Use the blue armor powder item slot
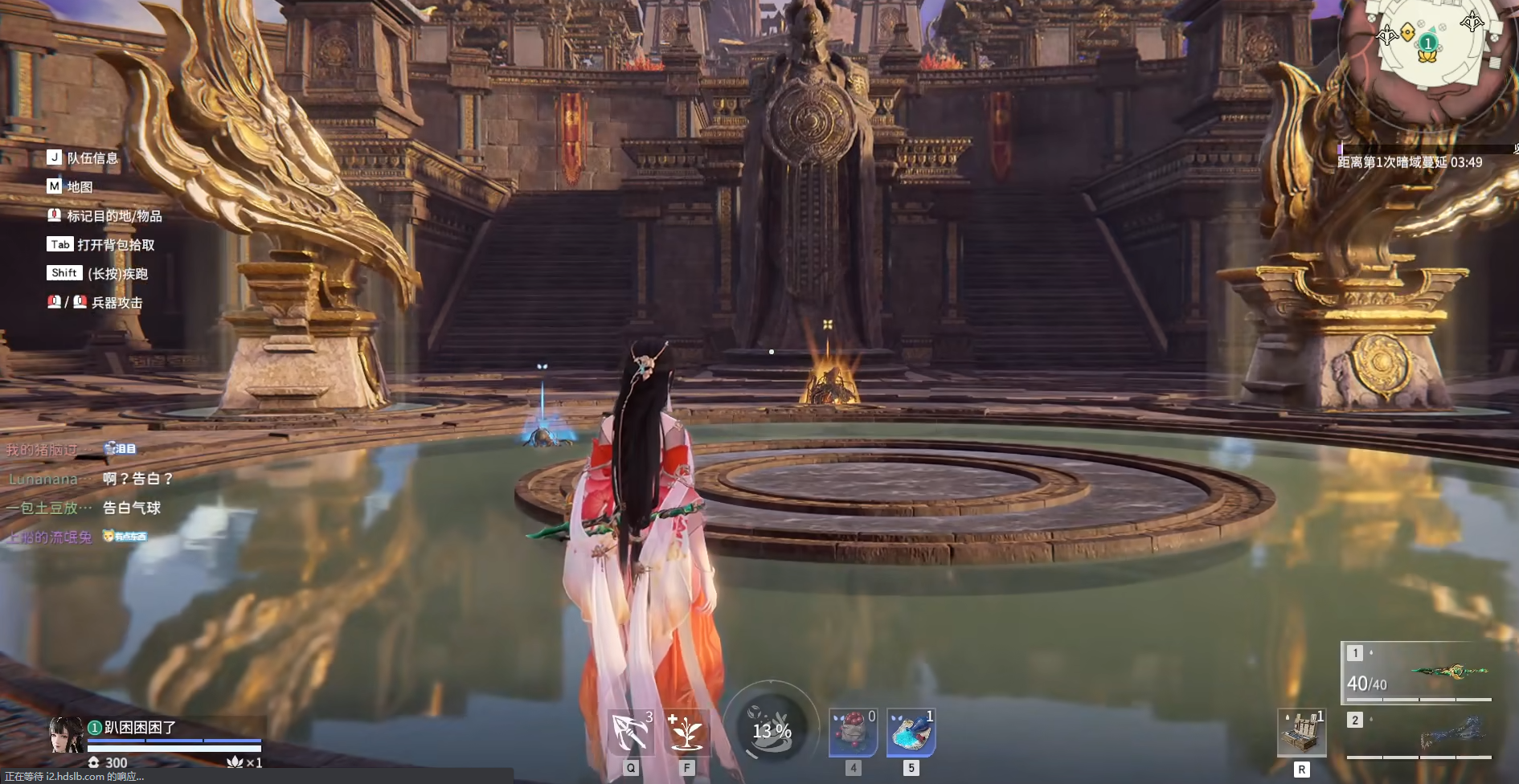 point(911,733)
